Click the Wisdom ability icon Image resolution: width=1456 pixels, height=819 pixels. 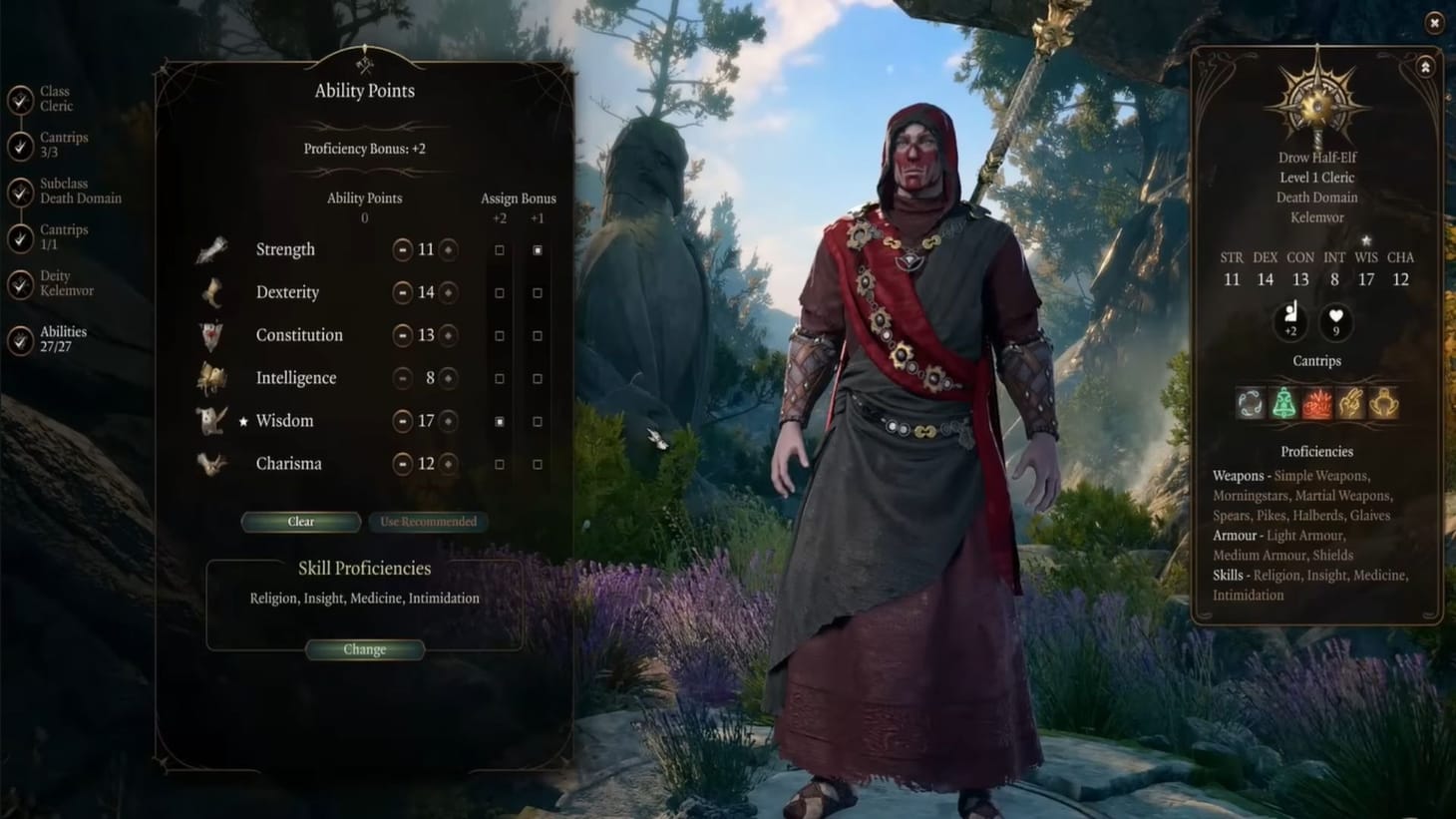point(212,420)
